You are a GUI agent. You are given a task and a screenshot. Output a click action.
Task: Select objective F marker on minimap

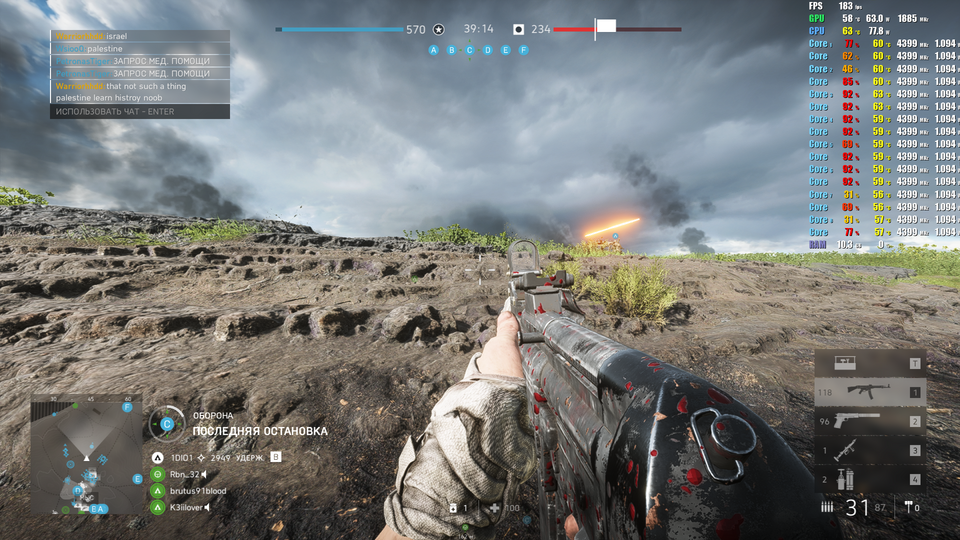(x=127, y=407)
